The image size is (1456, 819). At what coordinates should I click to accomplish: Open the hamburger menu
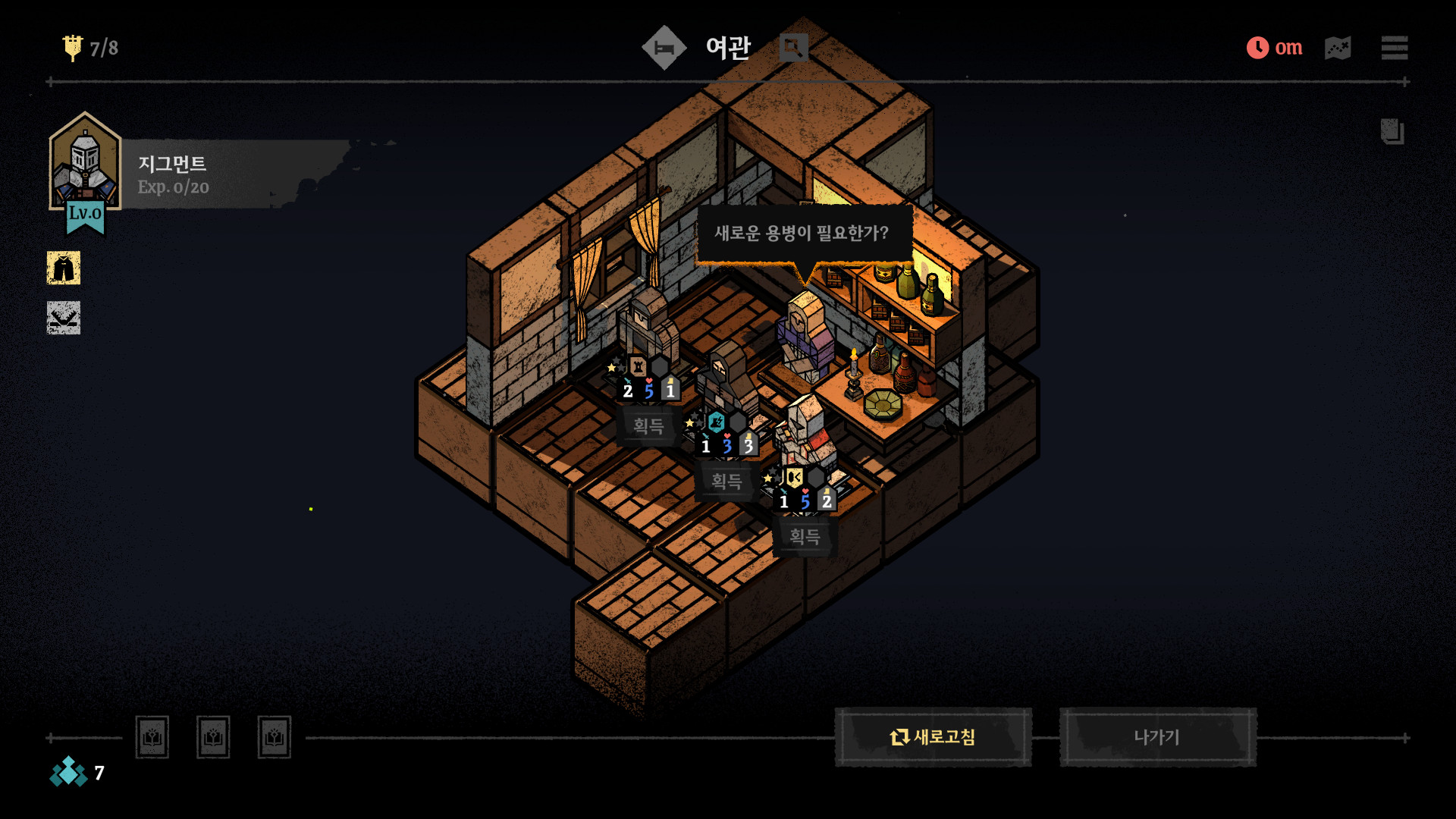pyautogui.click(x=1394, y=48)
